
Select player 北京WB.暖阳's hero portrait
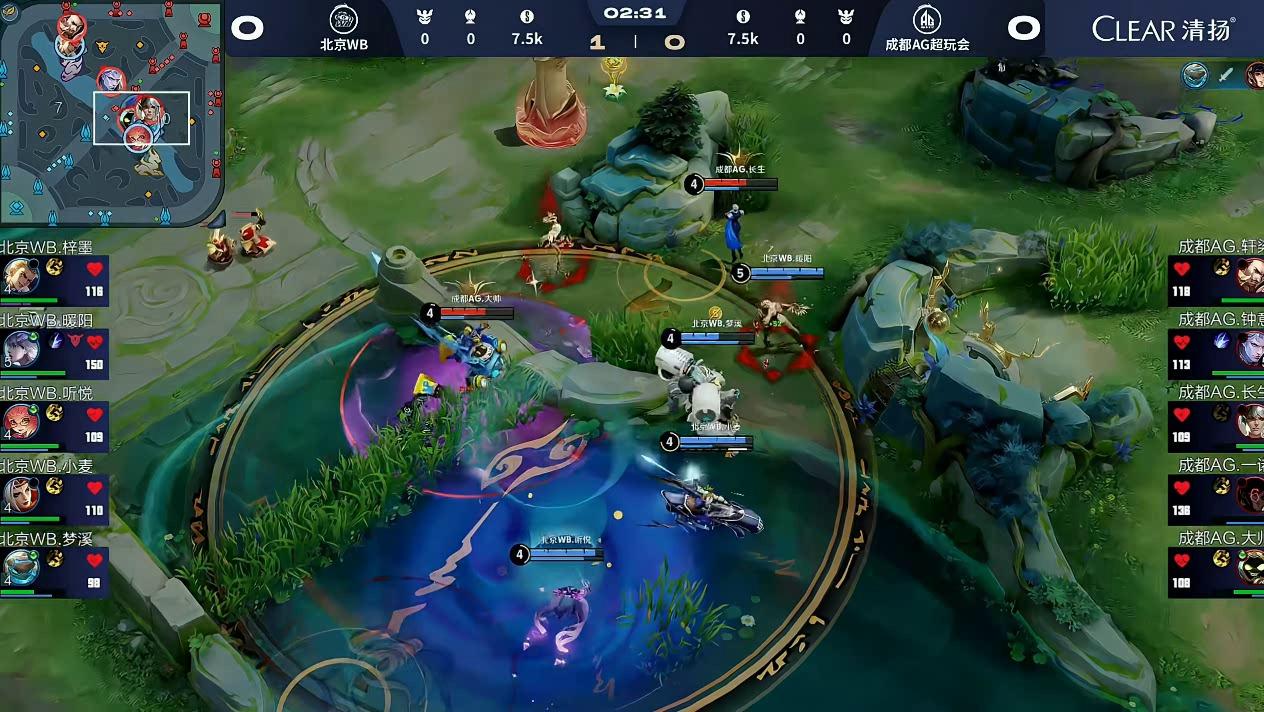20,348
